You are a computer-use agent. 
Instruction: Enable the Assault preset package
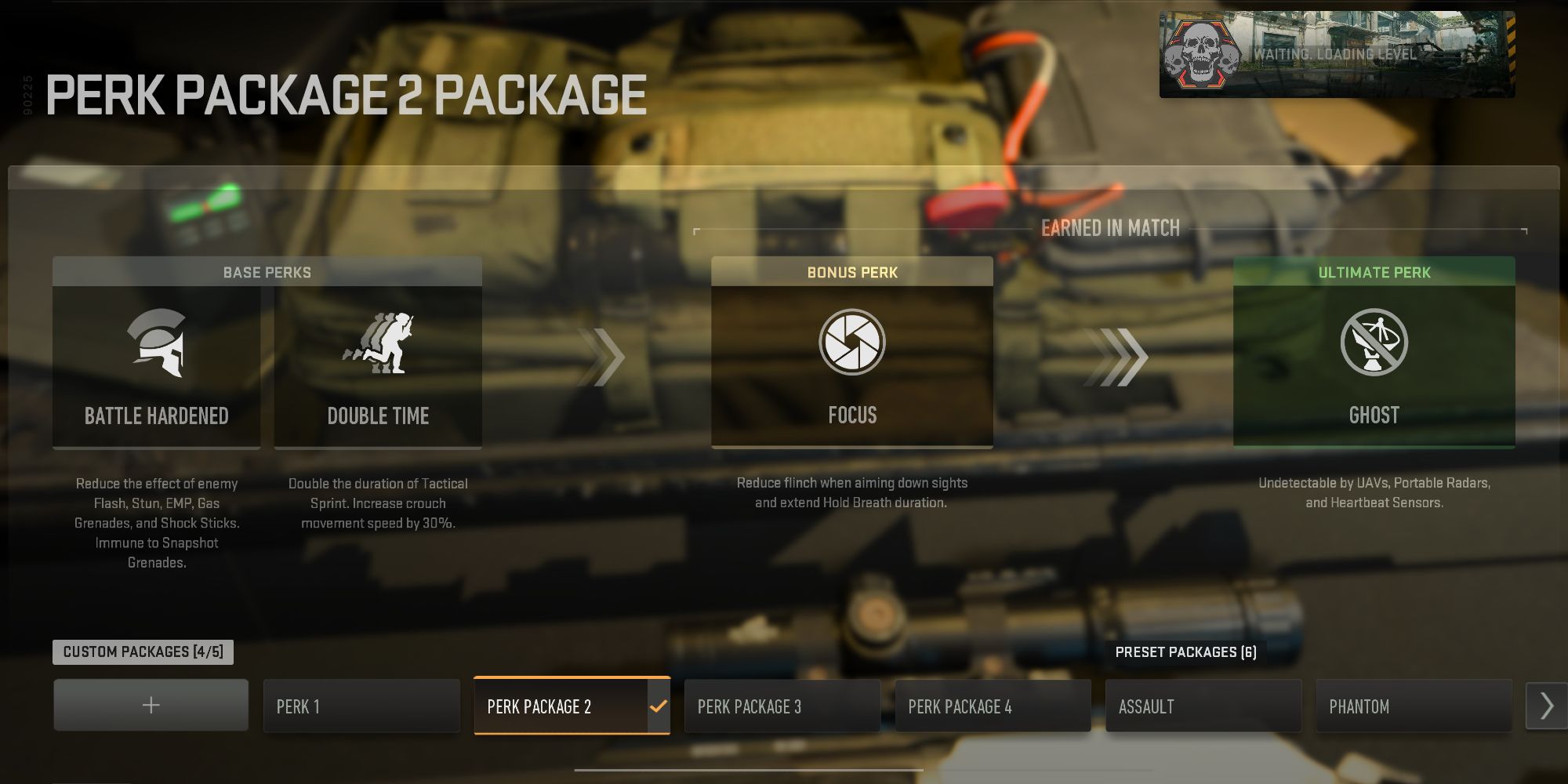pos(1203,706)
